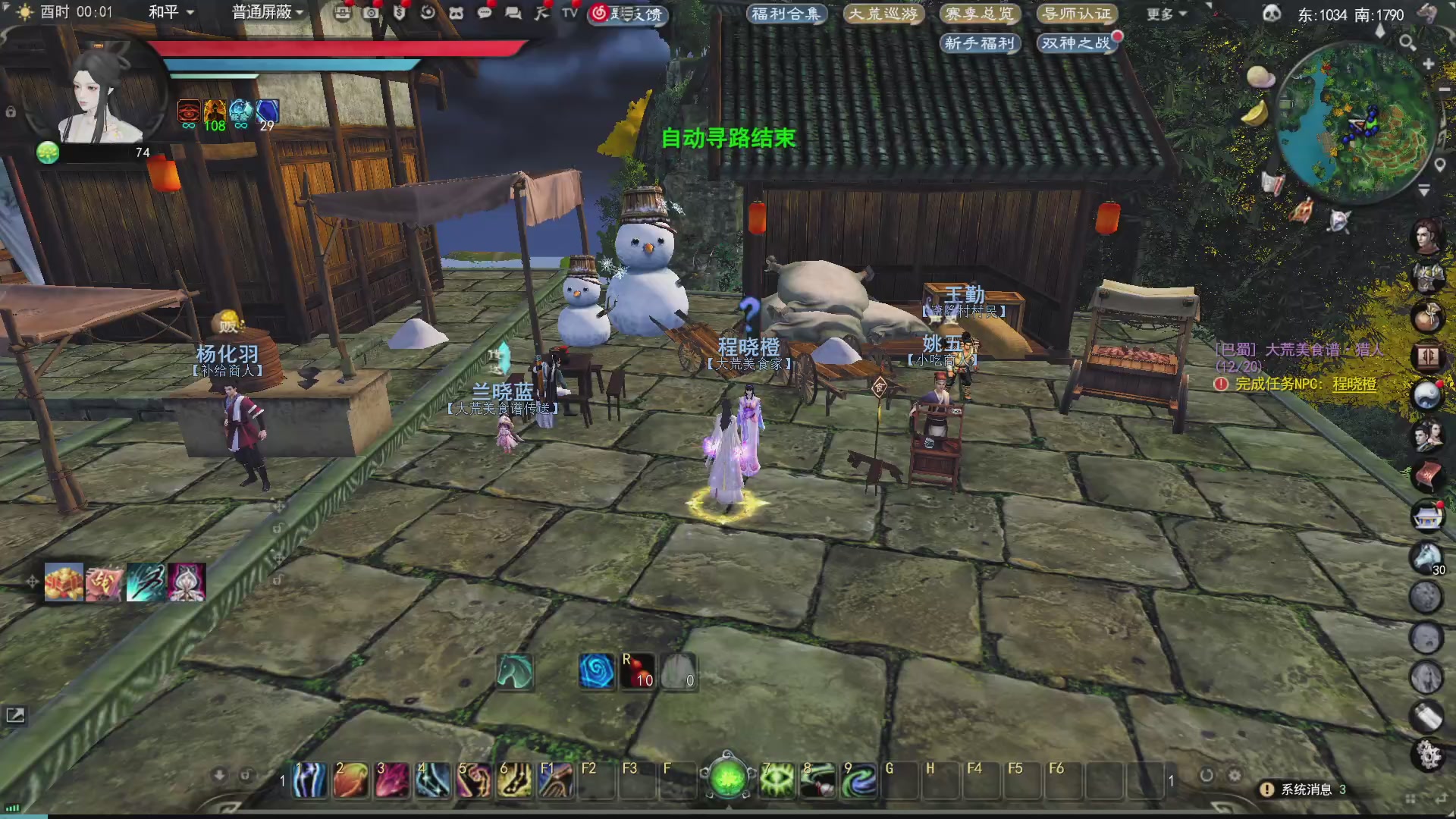This screenshot has height=819, width=1456.
Task: Expand the 更多 dropdown
Action: pos(1166,14)
